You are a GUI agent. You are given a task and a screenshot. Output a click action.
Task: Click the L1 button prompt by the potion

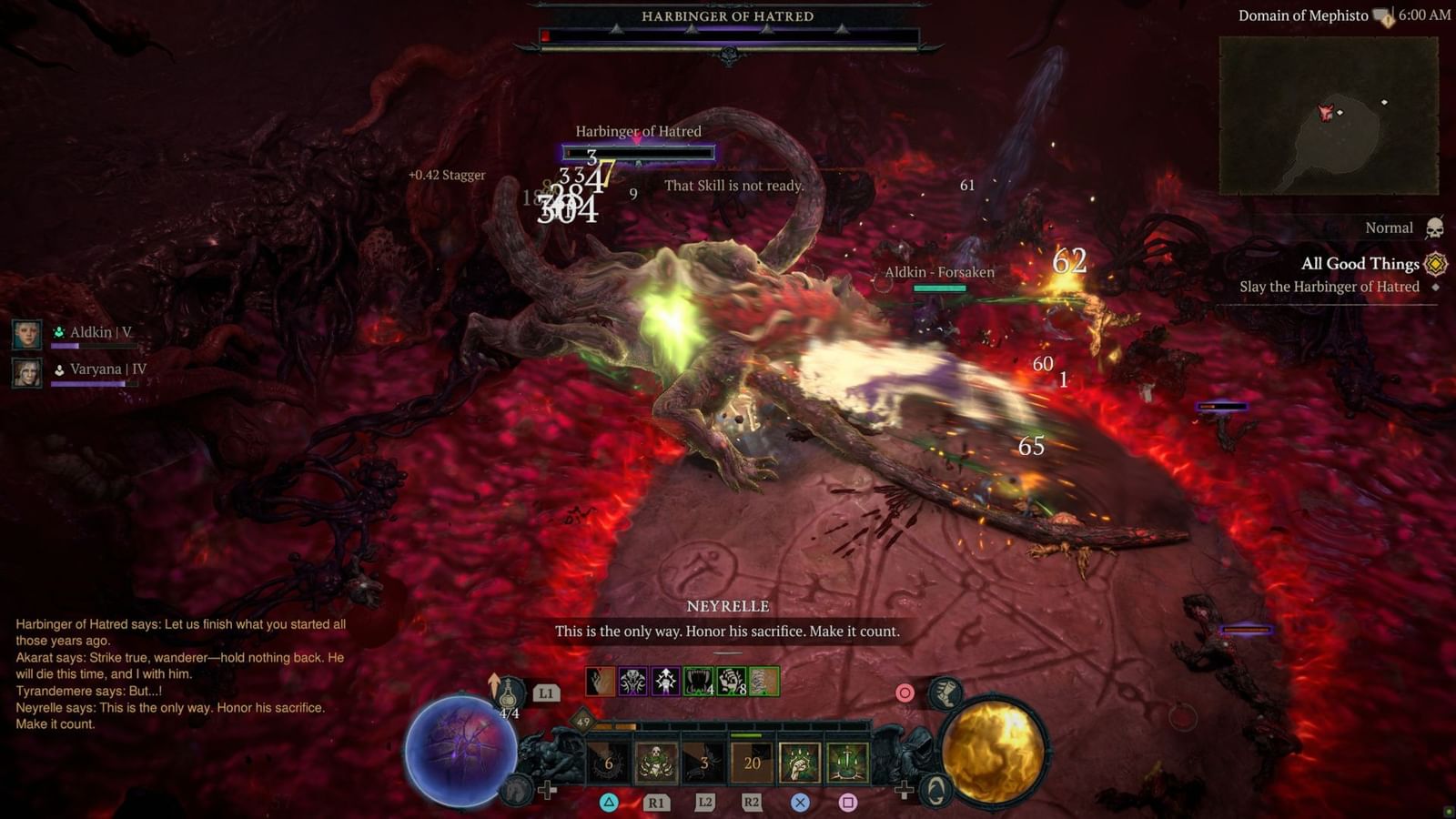tap(545, 693)
